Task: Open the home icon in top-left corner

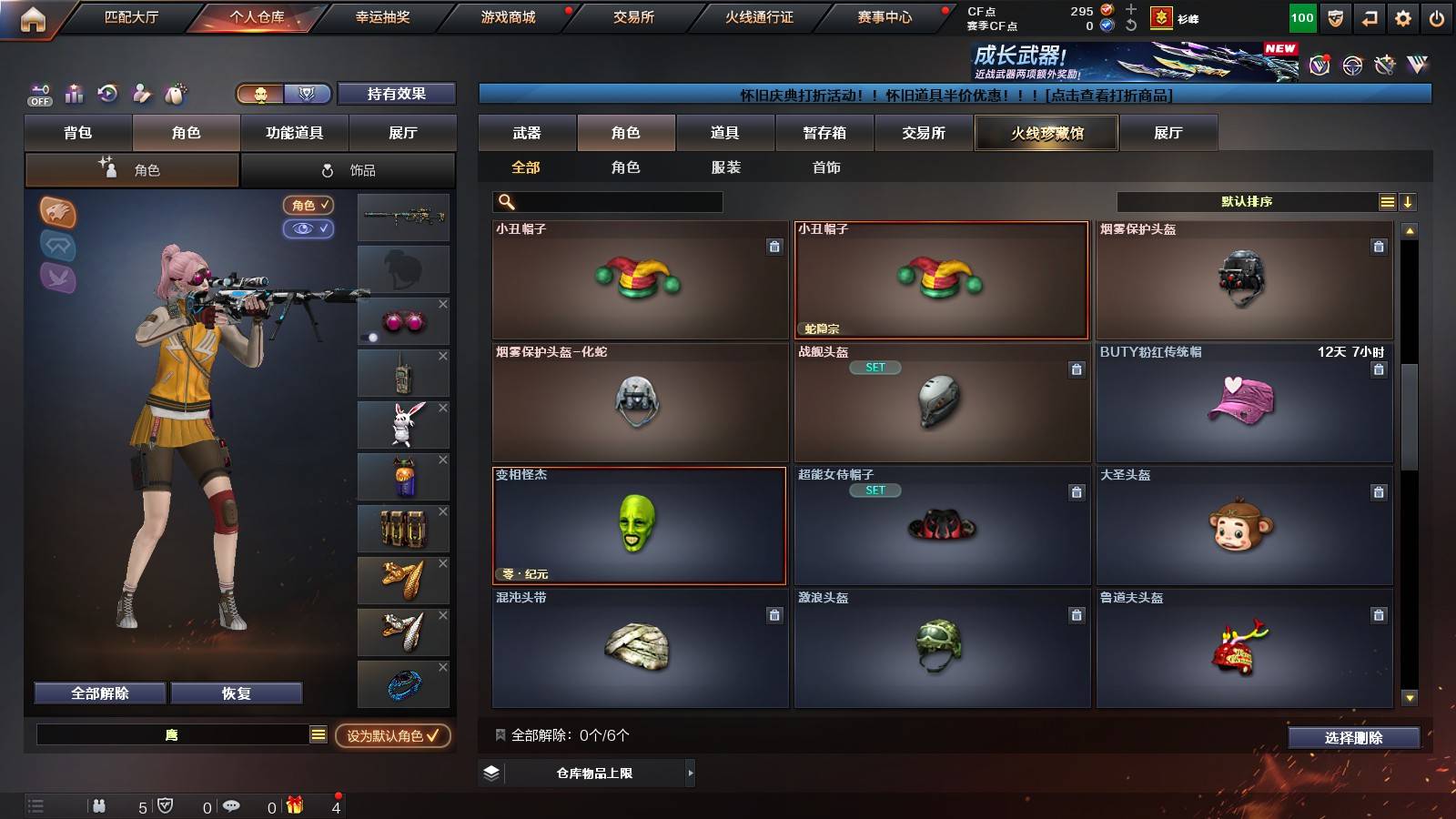Action: point(35,16)
